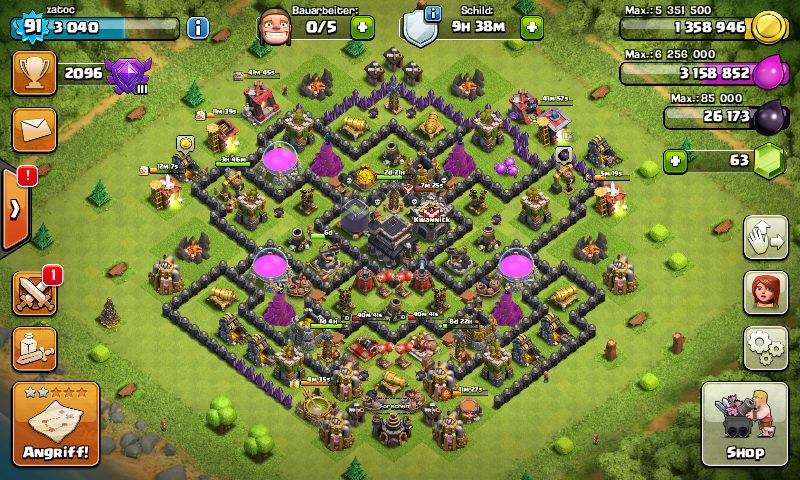The width and height of the screenshot is (800, 480).
Task: Open clan wars crossed swords button
Action: 32,292
